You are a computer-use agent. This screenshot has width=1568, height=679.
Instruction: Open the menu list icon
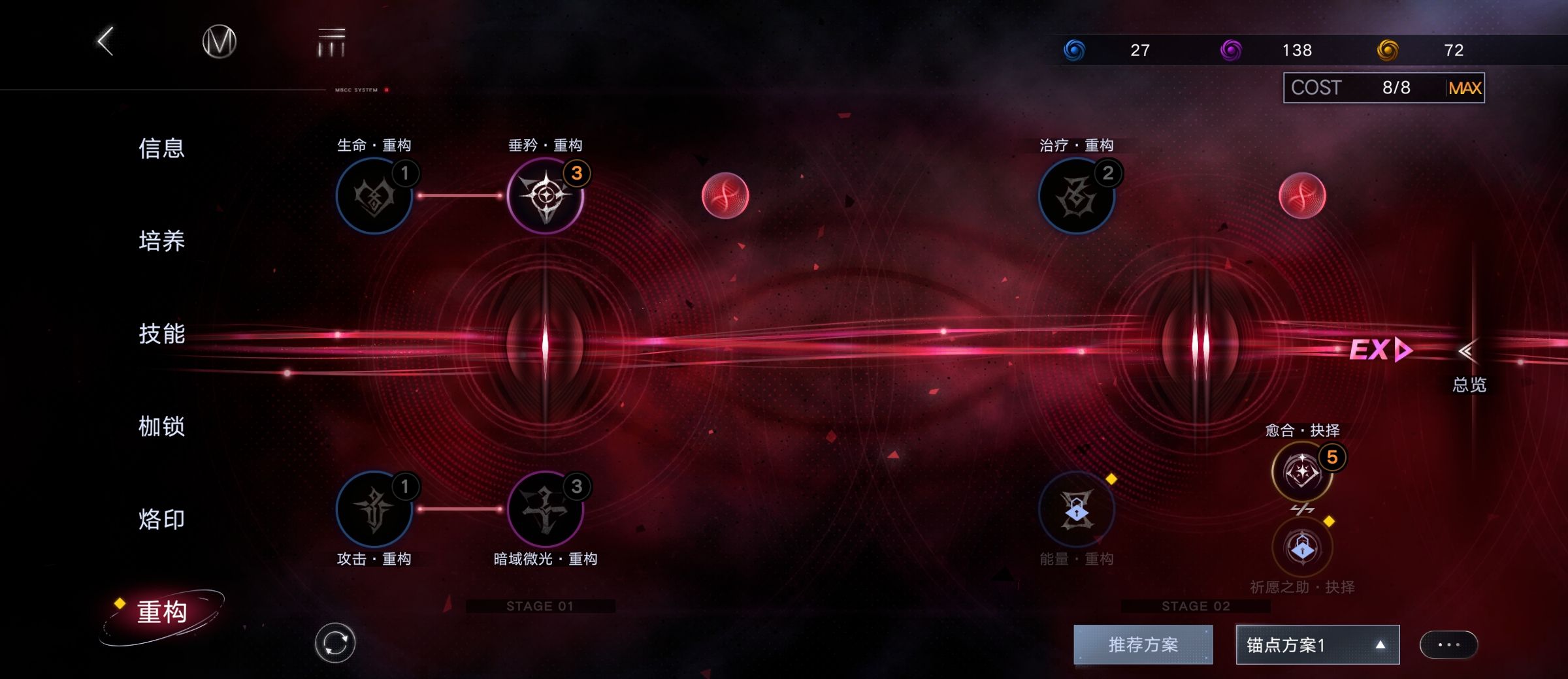coord(331,43)
